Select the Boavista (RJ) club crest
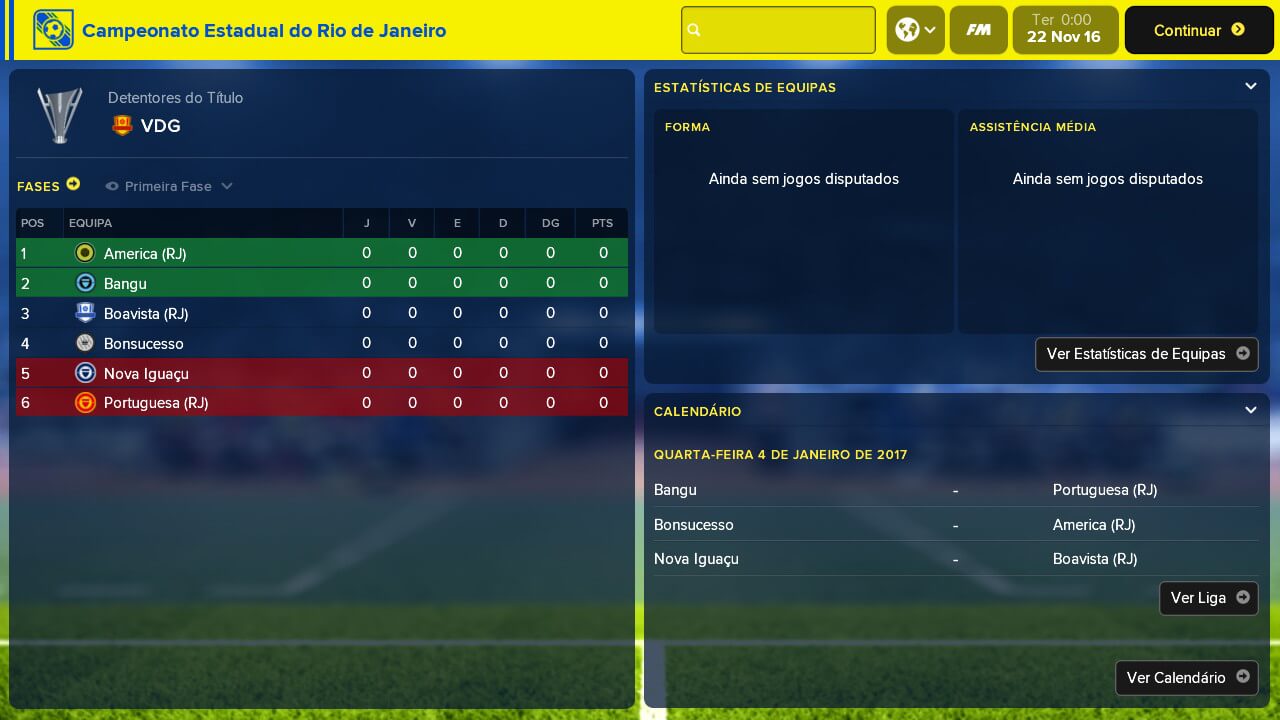Image resolution: width=1280 pixels, height=720 pixels. point(85,313)
